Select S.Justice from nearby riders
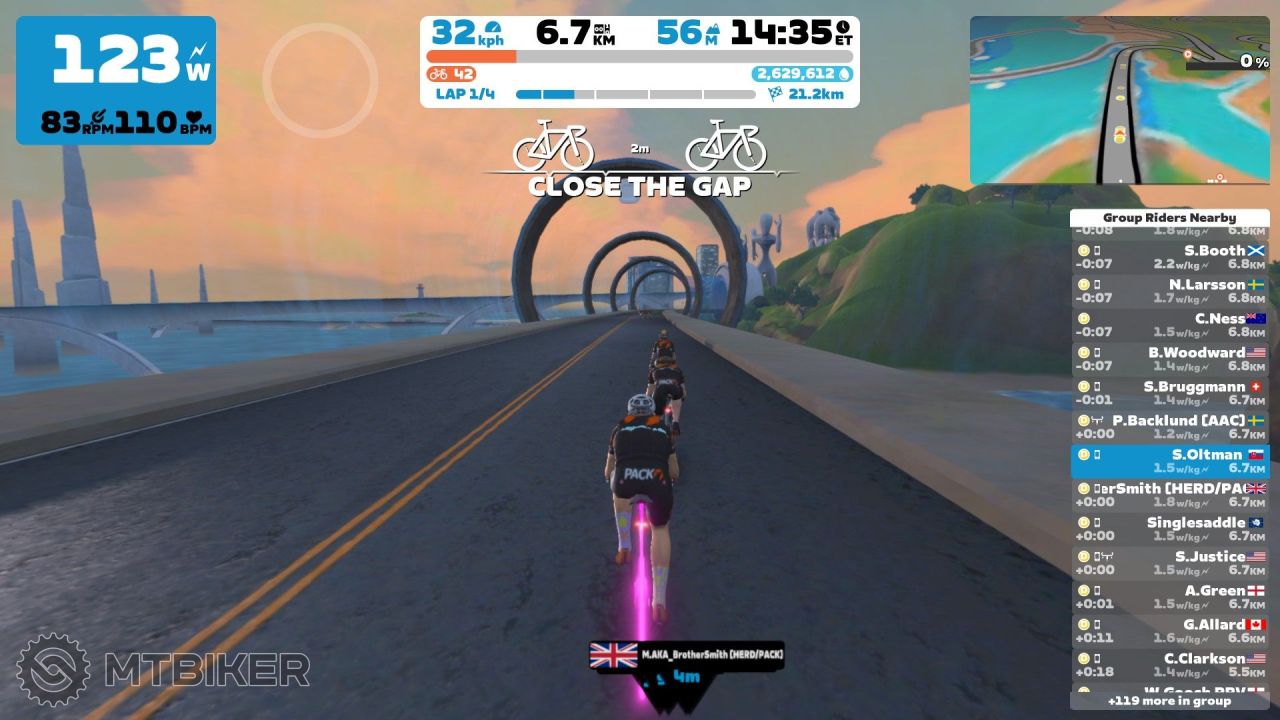This screenshot has height=720, width=1280. pyautogui.click(x=1169, y=563)
